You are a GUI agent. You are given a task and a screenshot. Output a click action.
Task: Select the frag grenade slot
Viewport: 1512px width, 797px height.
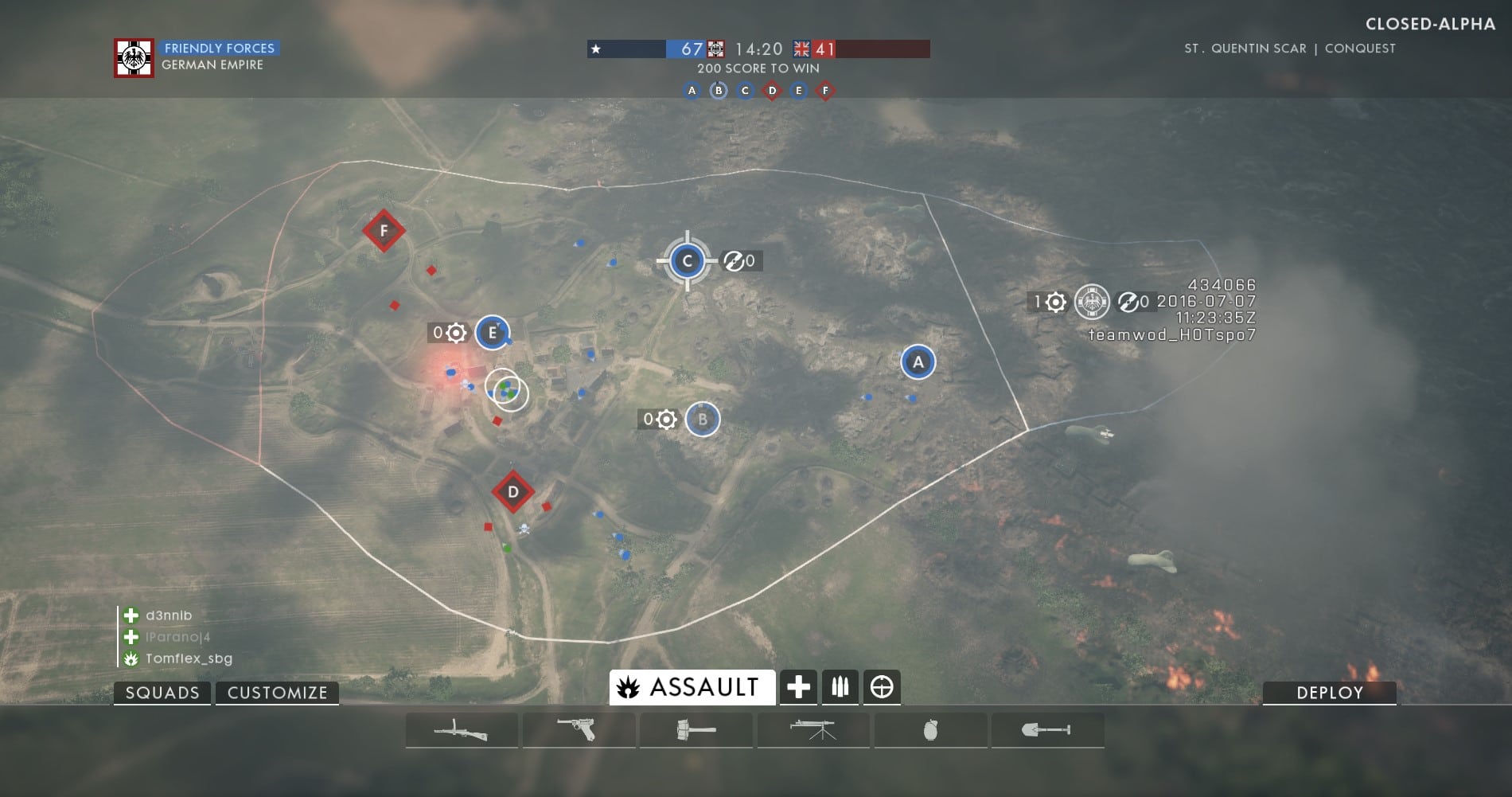click(x=930, y=730)
